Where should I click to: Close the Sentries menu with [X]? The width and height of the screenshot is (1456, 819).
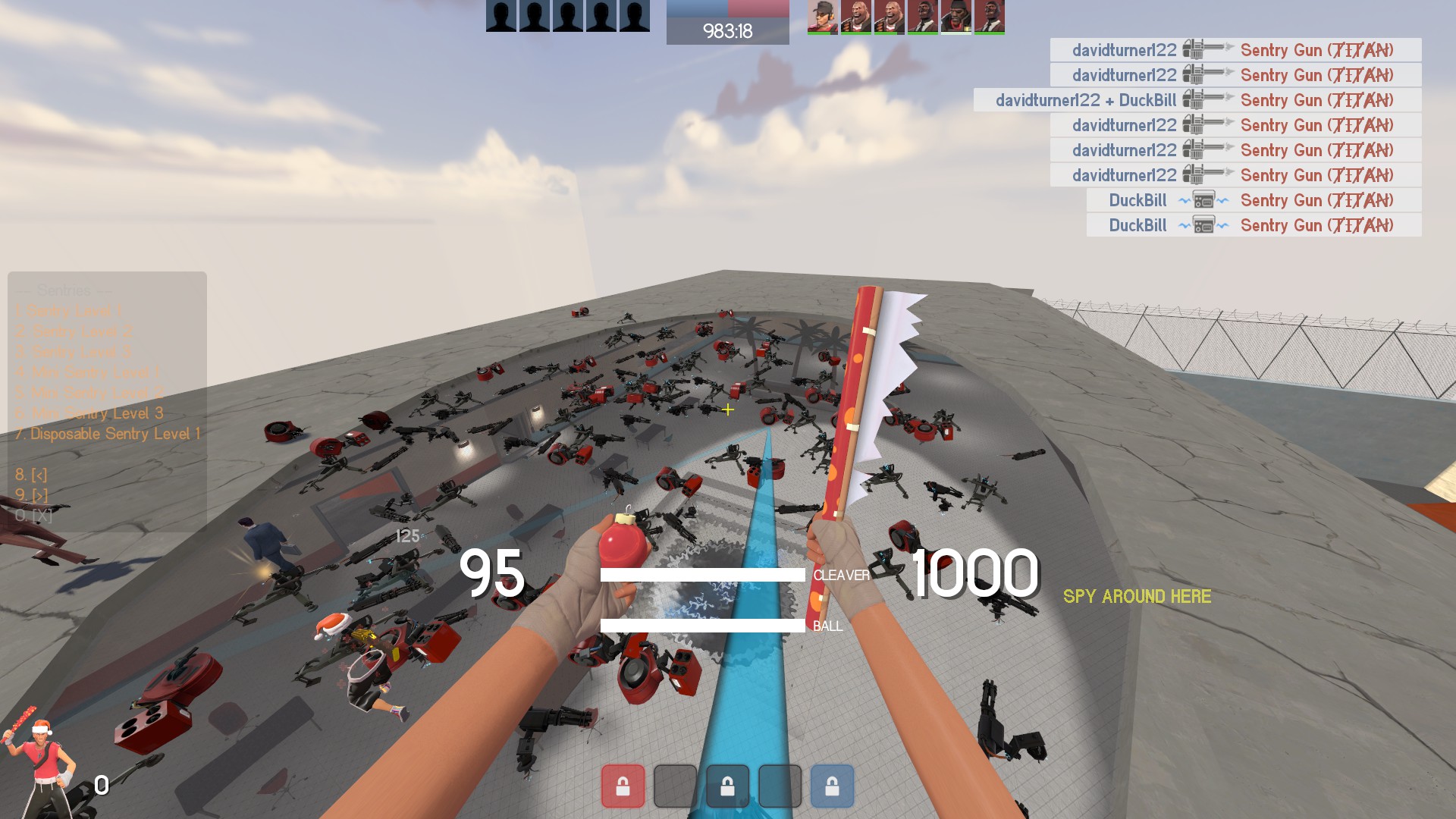33,516
